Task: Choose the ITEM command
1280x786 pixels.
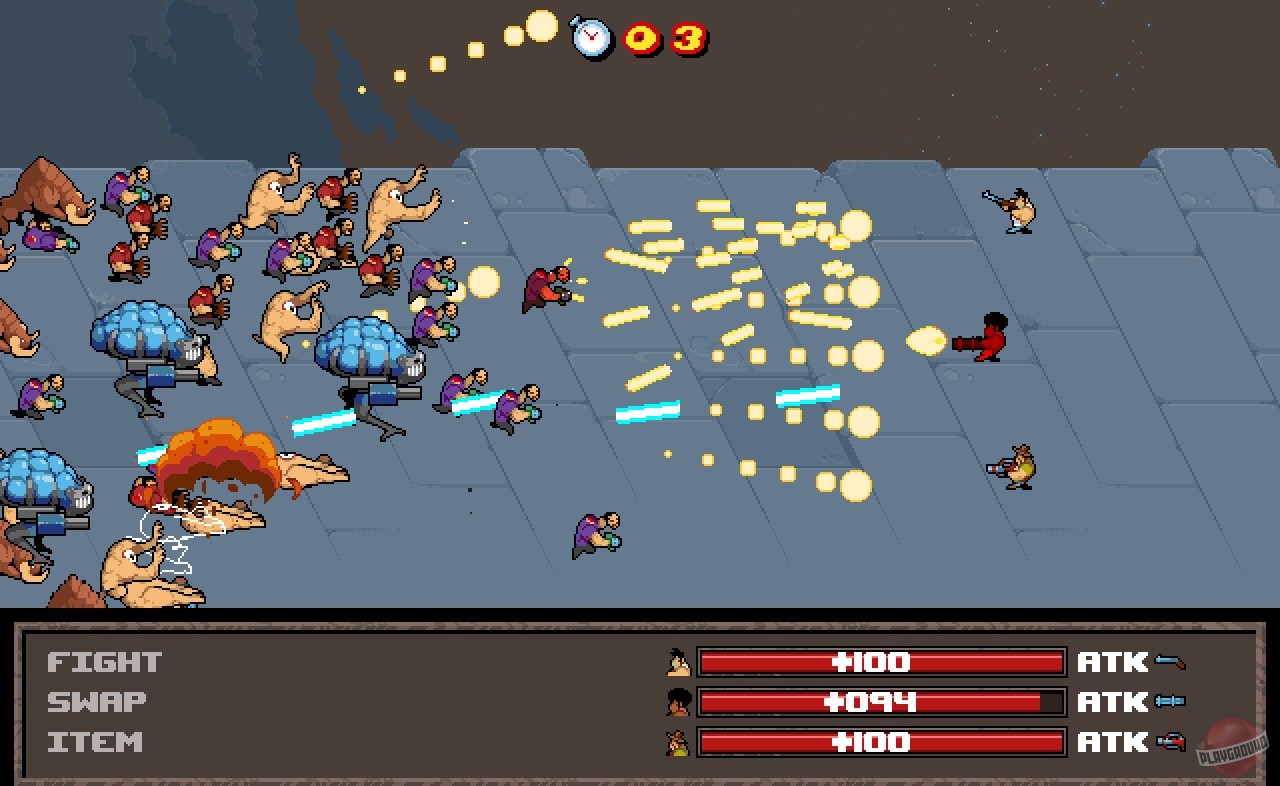Action: pyautogui.click(x=93, y=742)
